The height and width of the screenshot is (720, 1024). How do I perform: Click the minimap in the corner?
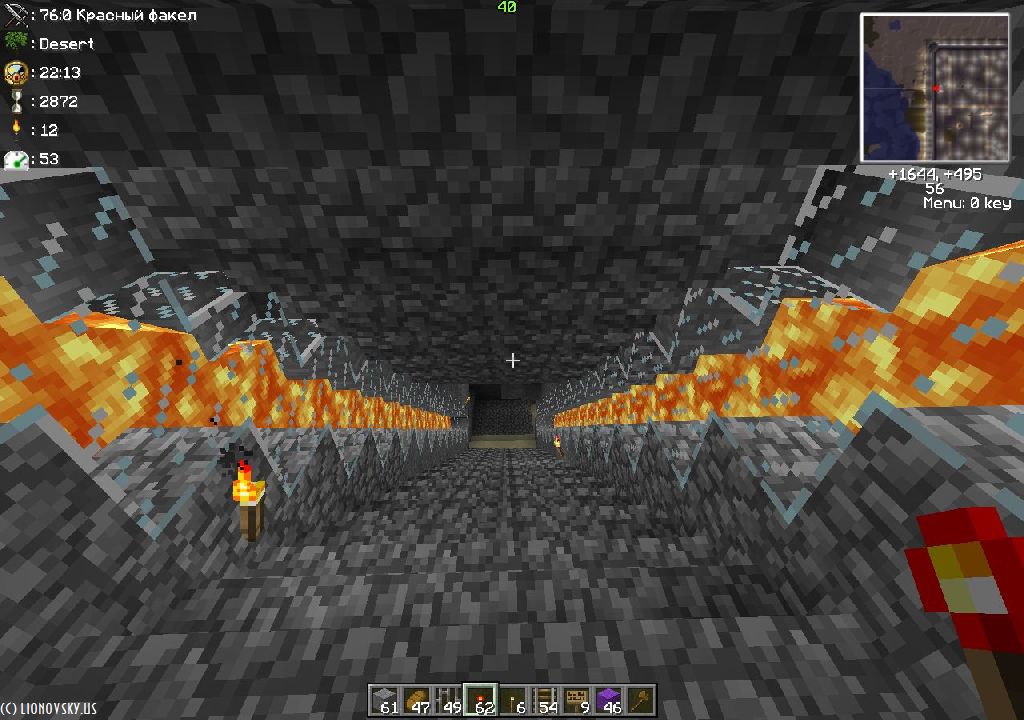click(x=935, y=88)
